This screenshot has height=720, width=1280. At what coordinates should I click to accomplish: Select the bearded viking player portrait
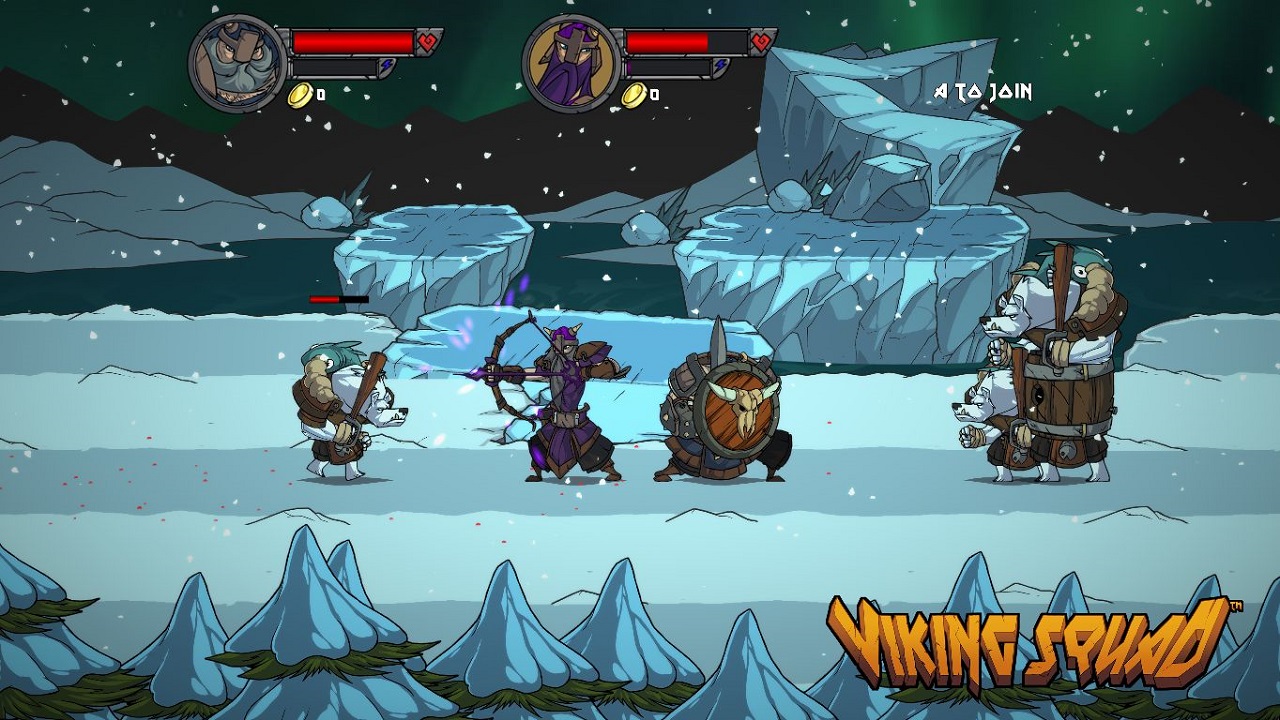(238, 63)
